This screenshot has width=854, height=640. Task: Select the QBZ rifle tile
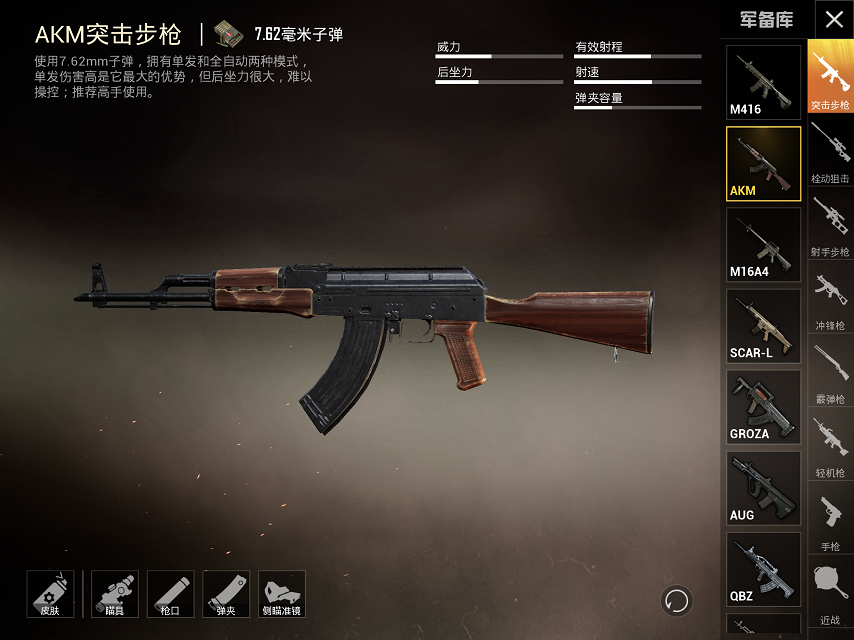(763, 570)
